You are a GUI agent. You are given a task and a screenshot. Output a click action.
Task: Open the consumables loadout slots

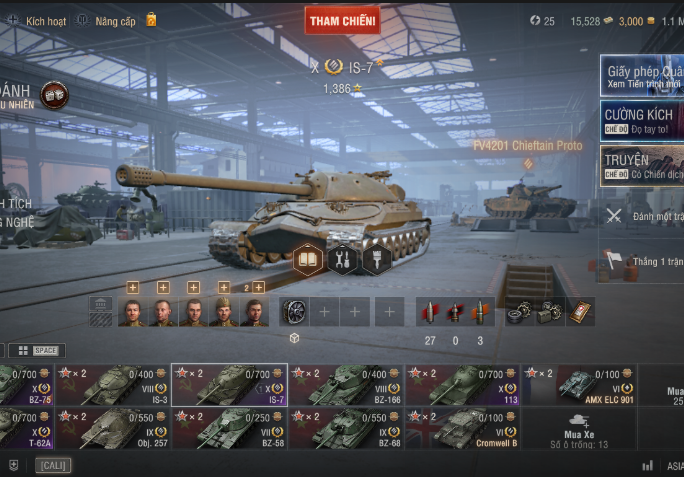[x=550, y=312]
